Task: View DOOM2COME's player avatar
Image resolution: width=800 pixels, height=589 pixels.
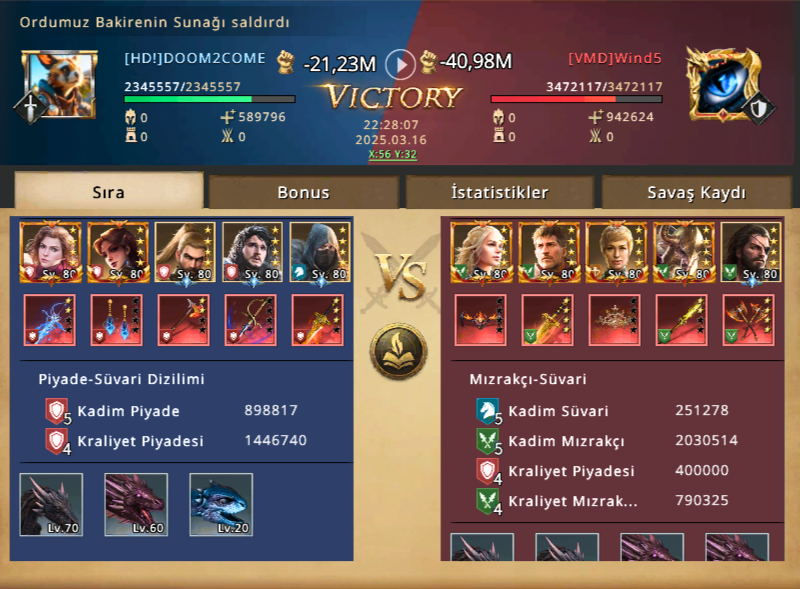Action: point(51,82)
